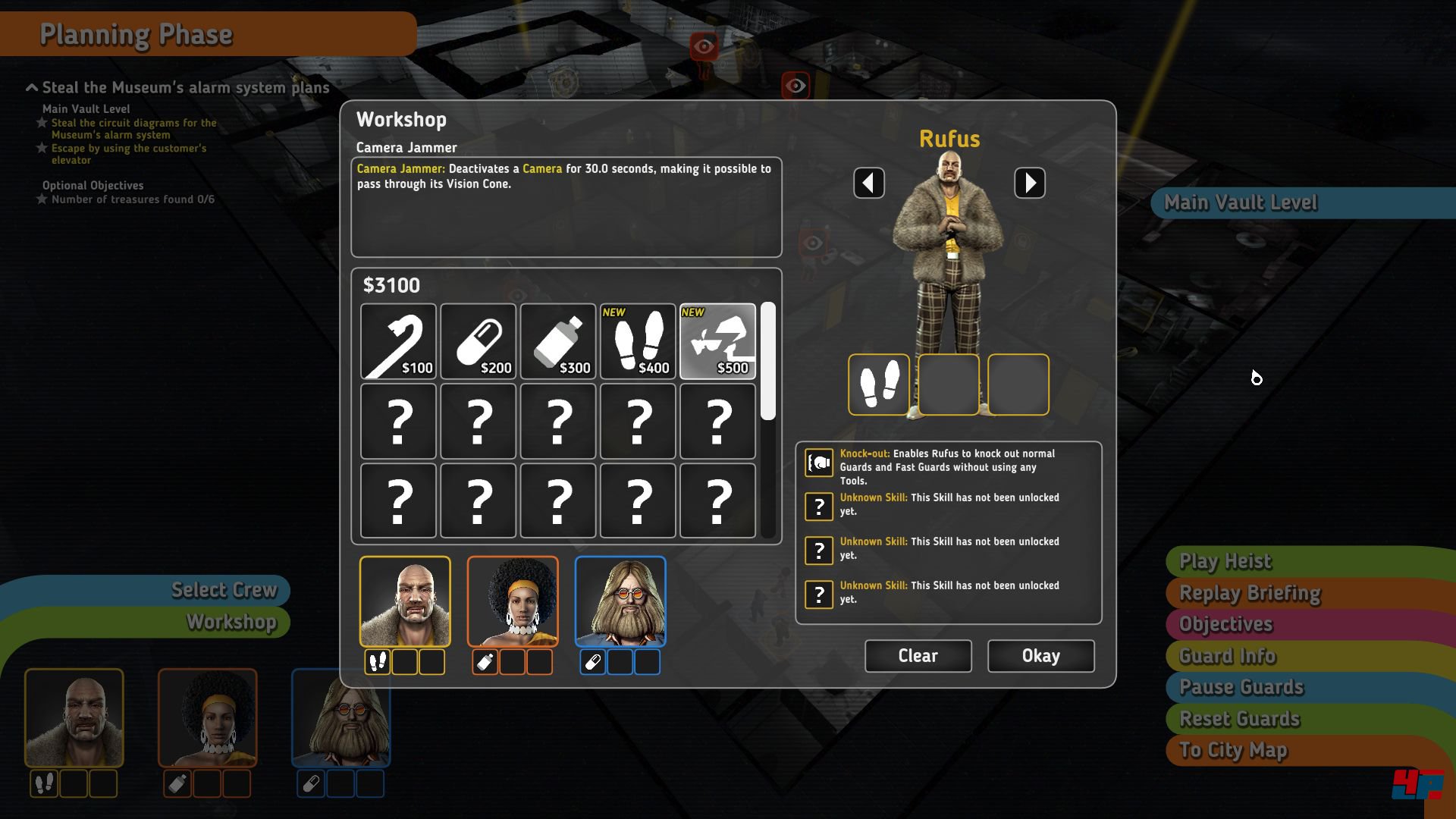Select the bearded hippie crew member portrait
The image size is (1456, 819).
click(x=620, y=601)
